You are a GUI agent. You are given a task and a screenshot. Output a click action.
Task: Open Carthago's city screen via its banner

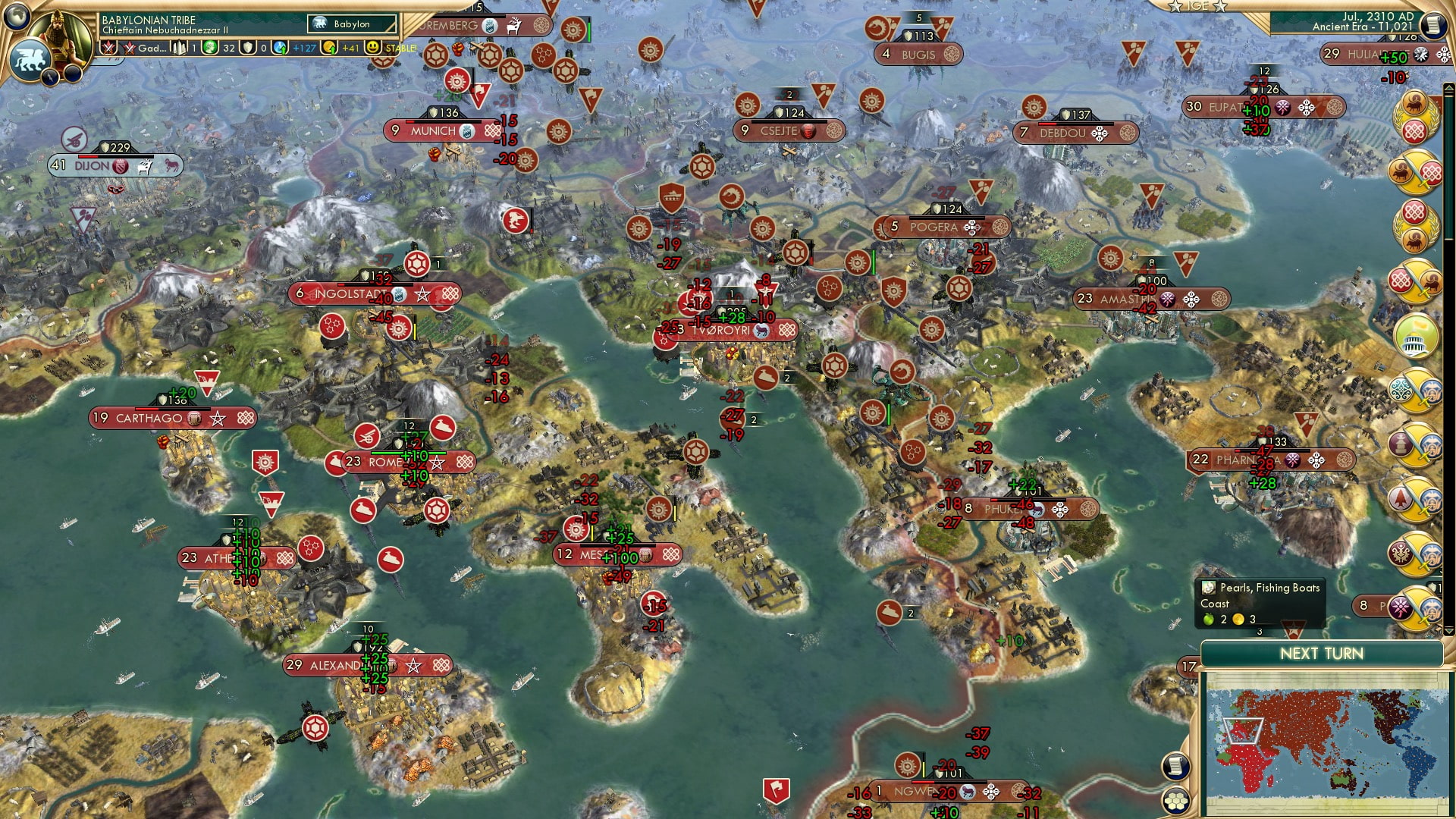(149, 418)
